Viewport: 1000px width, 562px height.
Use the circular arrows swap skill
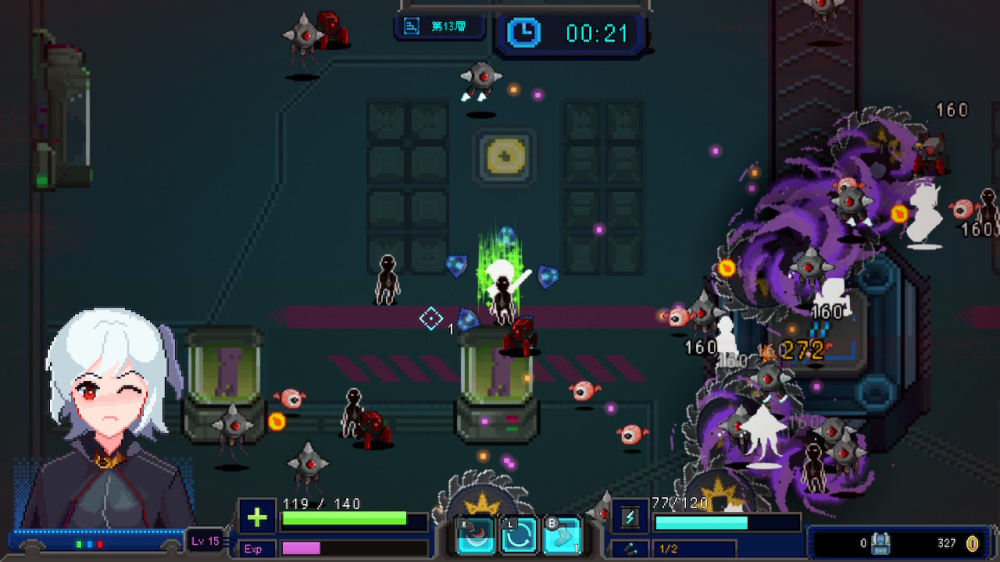pos(519,536)
